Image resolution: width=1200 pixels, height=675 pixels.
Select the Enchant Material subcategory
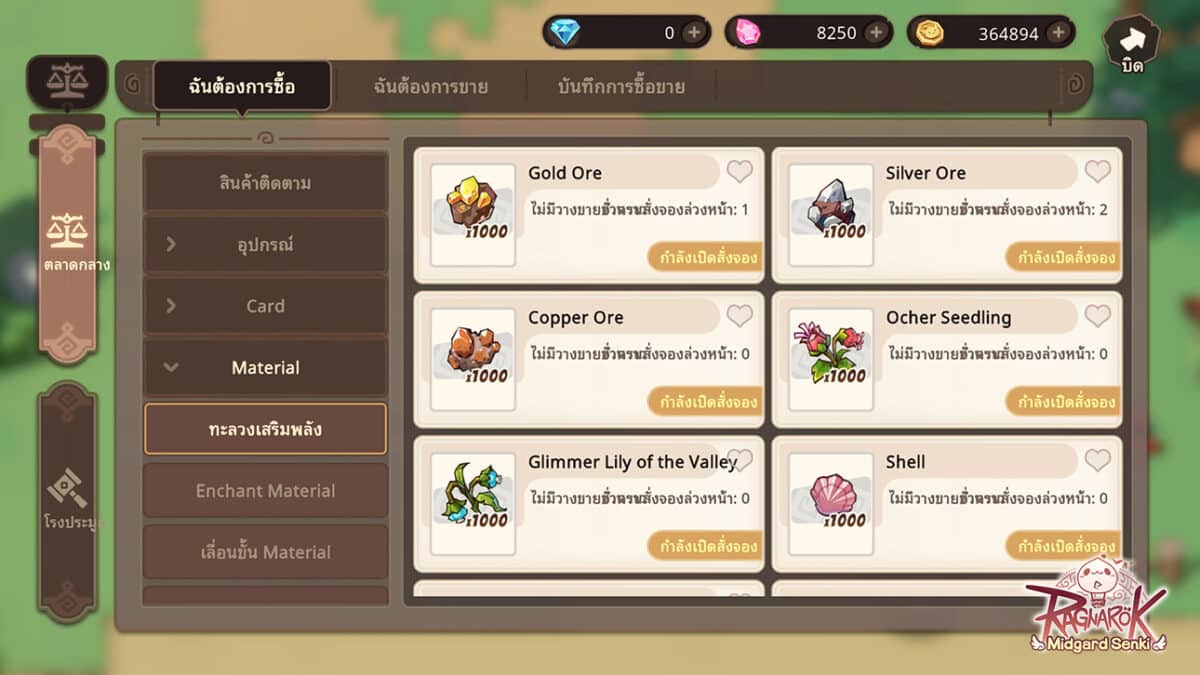coord(265,490)
